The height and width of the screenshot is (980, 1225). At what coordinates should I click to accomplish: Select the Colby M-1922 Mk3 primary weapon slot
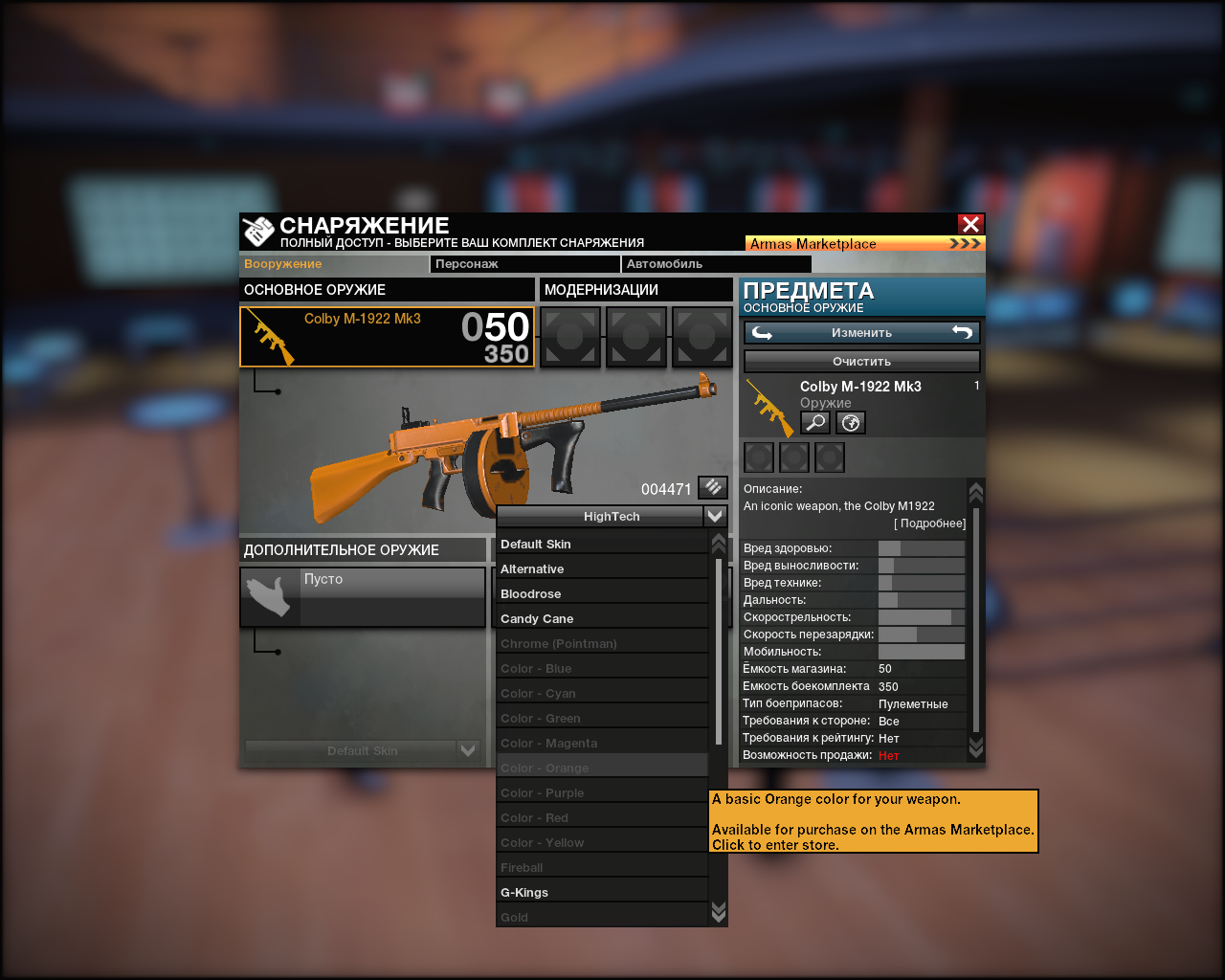[x=387, y=337]
